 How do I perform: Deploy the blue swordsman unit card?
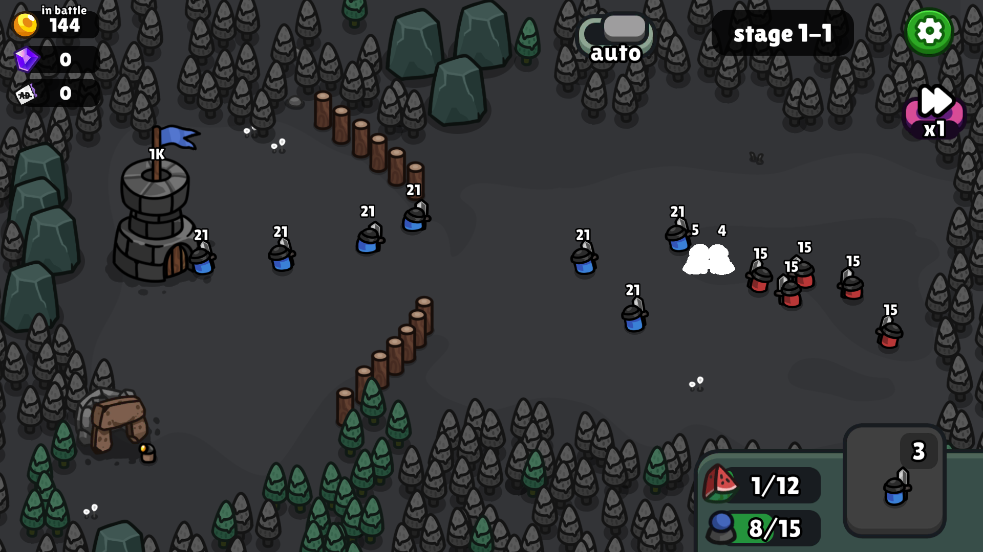click(x=894, y=481)
